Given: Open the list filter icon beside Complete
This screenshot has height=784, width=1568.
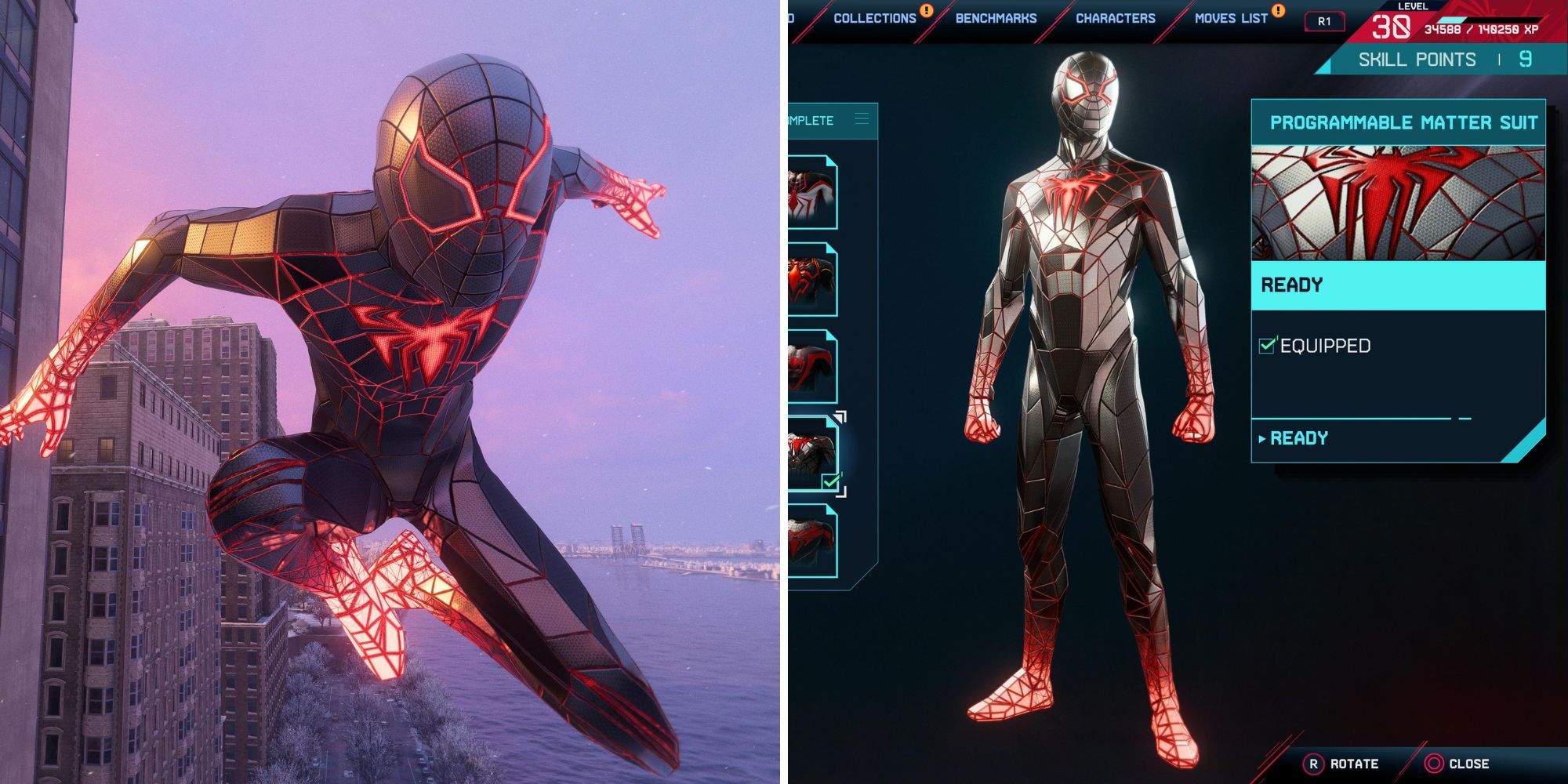Looking at the screenshot, I should coord(862,119).
